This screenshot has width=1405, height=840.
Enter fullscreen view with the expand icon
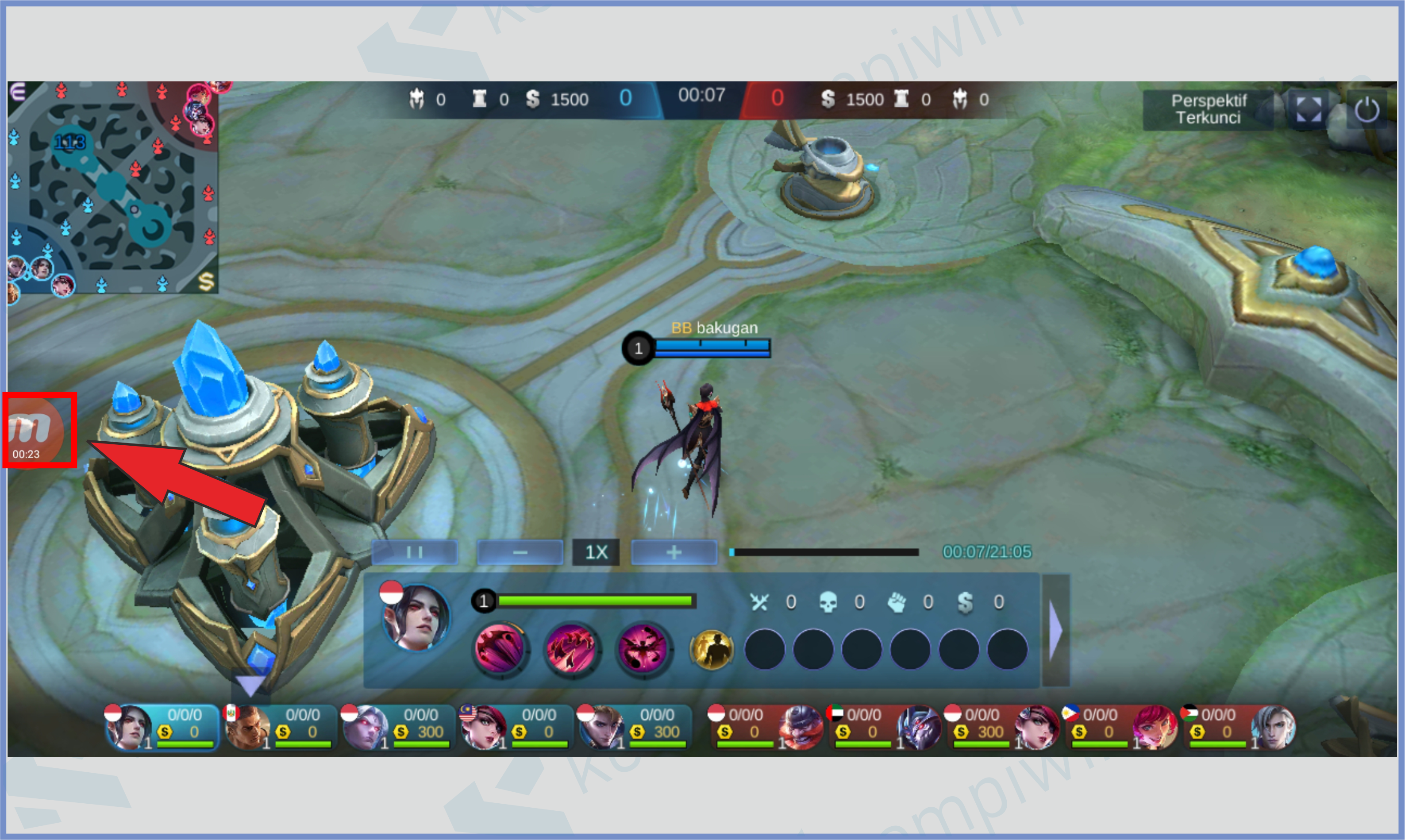point(1308,109)
